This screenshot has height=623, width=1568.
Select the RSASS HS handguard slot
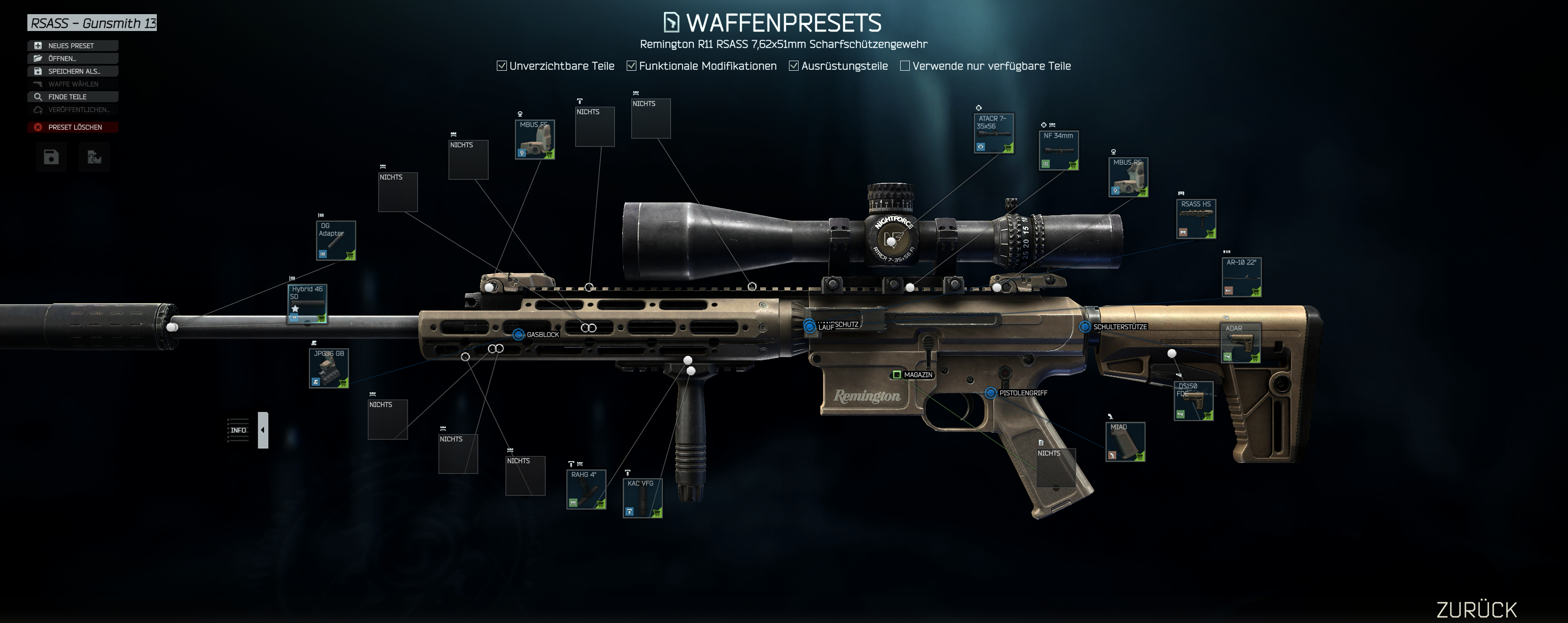click(x=1196, y=218)
